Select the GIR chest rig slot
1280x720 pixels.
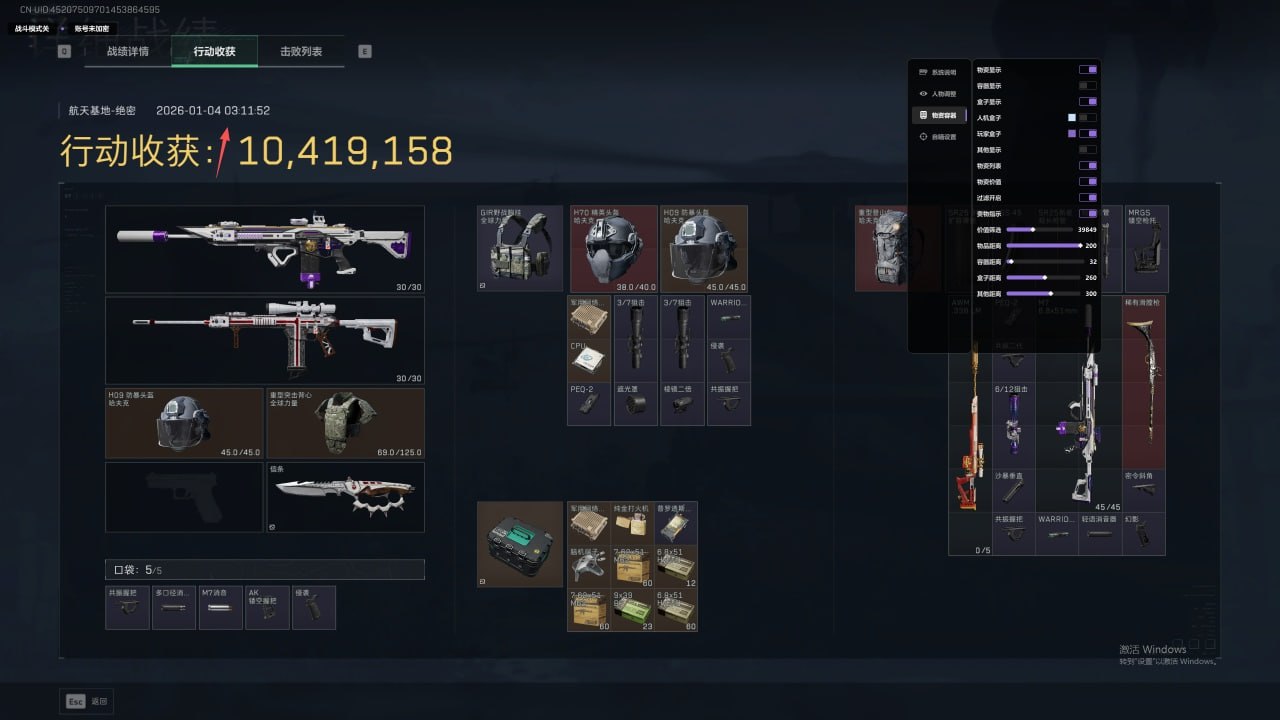pyautogui.click(x=520, y=249)
